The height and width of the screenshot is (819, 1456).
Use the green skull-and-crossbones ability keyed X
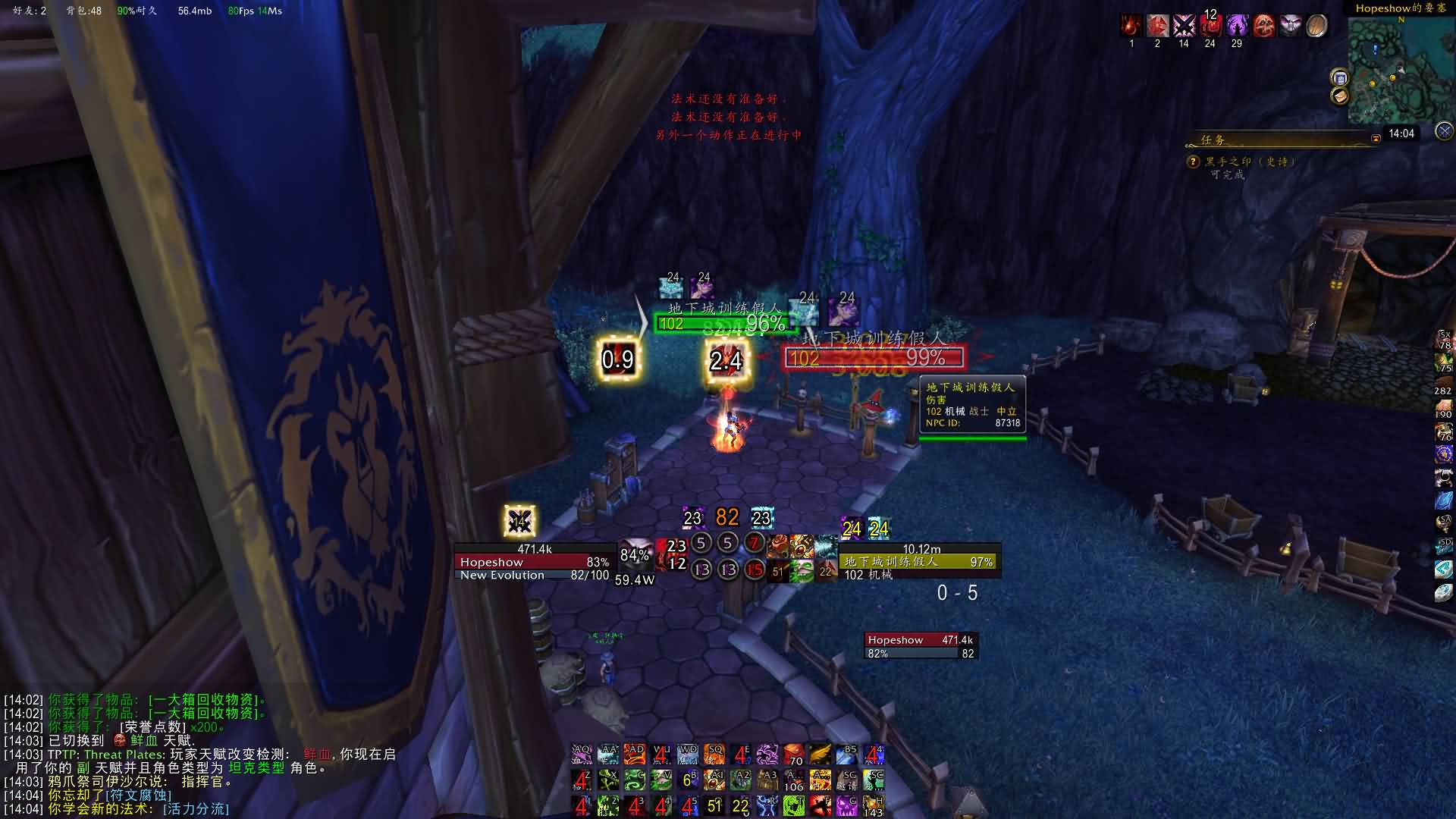pyautogui.click(x=607, y=780)
